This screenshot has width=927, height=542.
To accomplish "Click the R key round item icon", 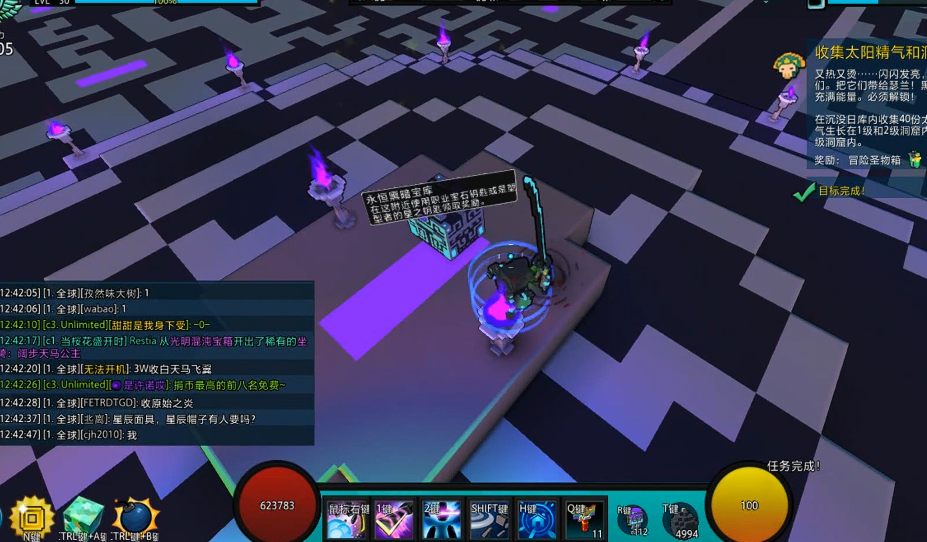I will pyautogui.click(x=634, y=519).
